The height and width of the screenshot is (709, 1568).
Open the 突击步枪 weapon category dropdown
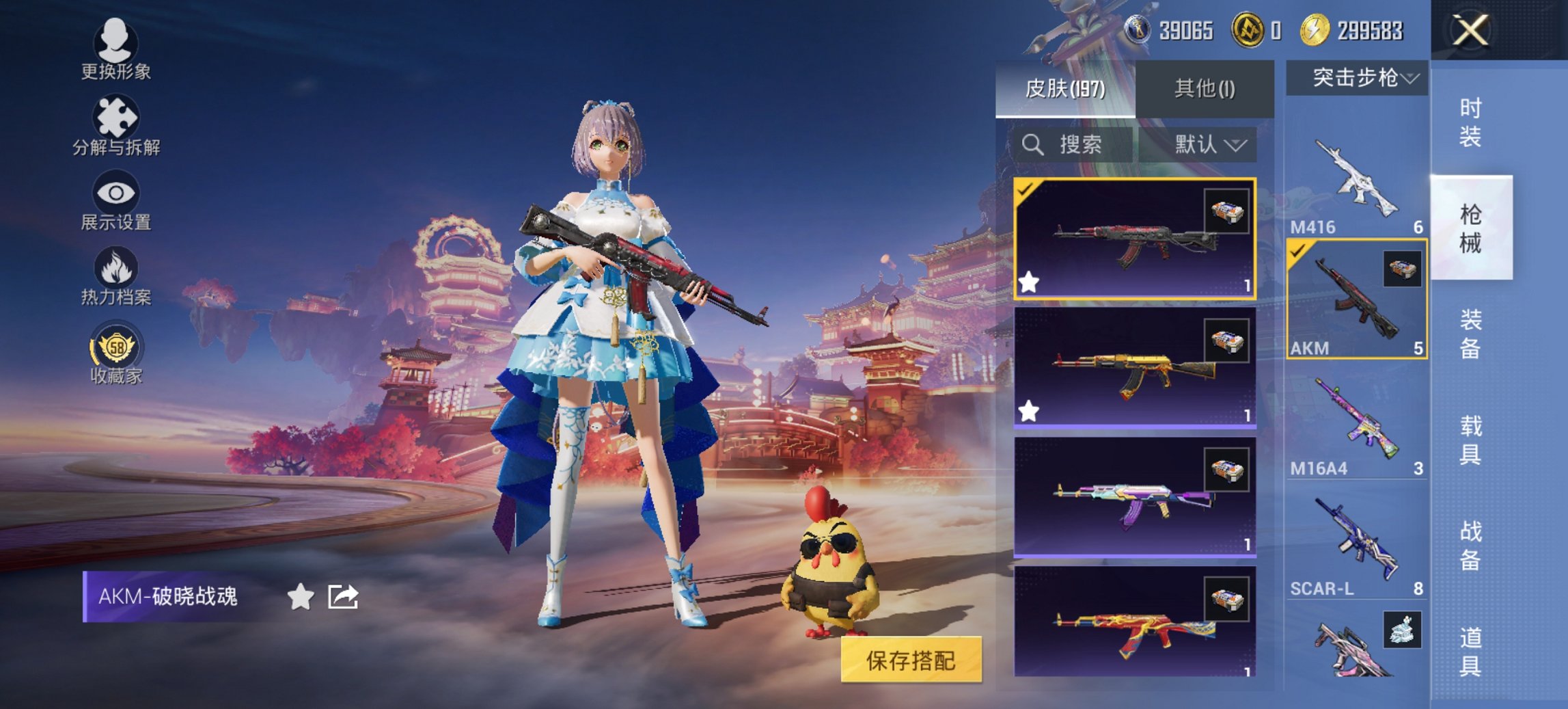pos(1356,78)
